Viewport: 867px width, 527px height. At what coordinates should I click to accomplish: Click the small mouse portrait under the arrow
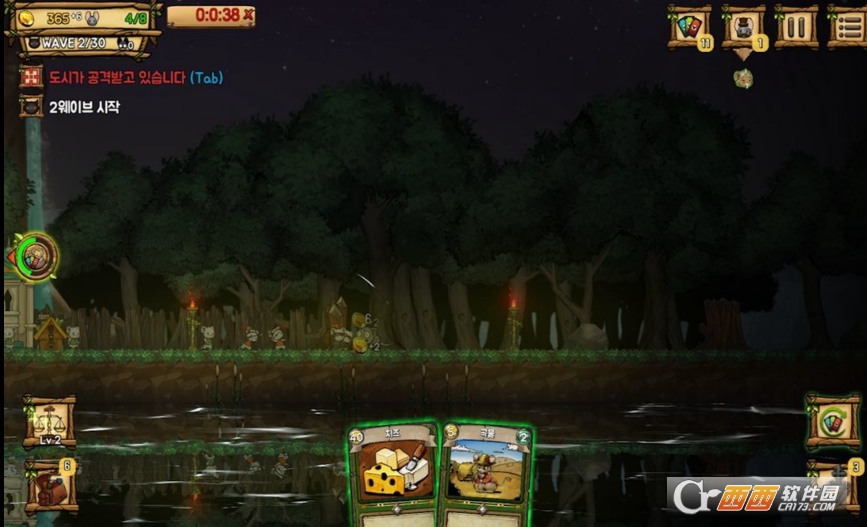tap(743, 77)
